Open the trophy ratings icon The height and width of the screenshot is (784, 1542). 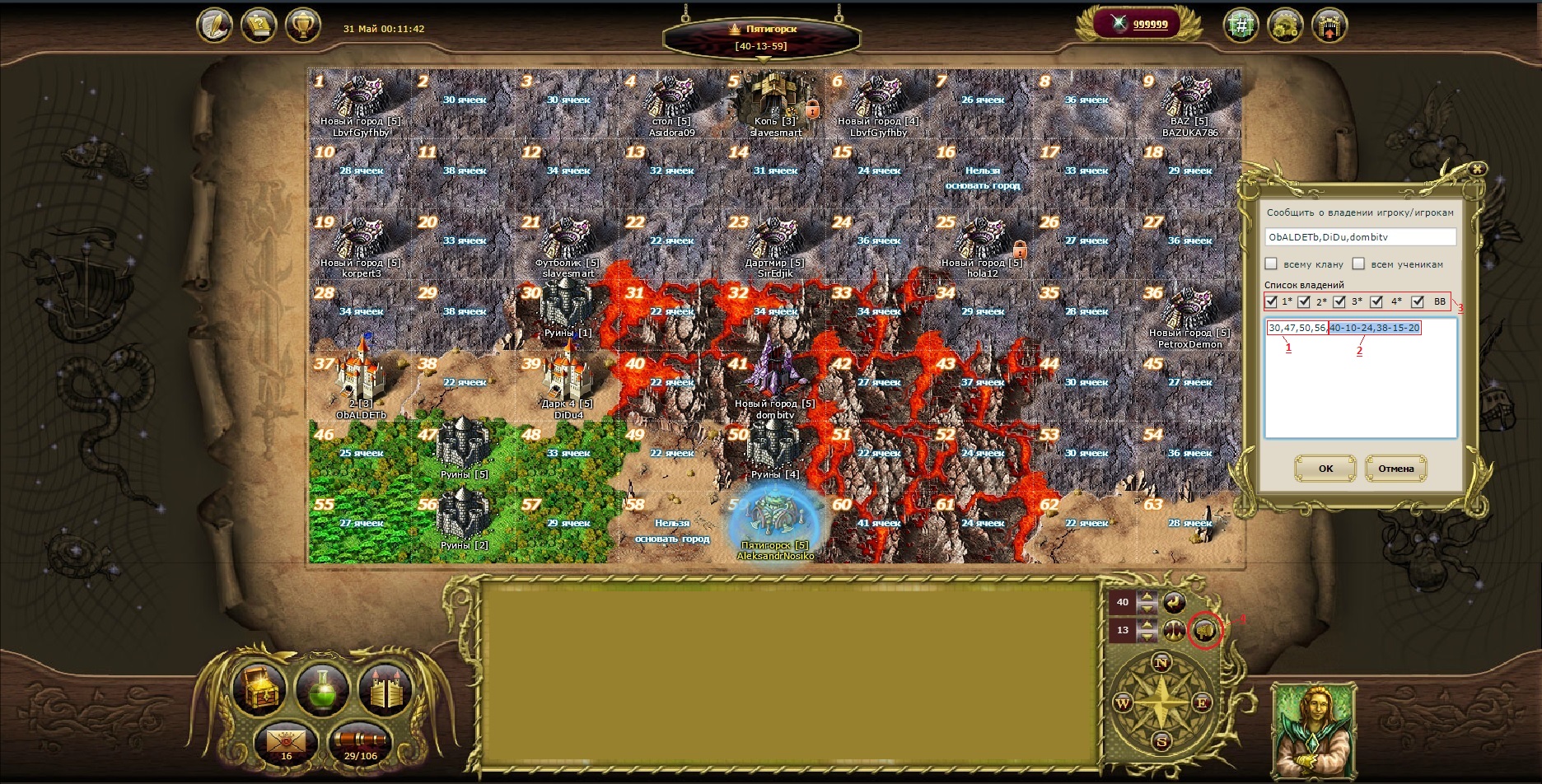point(302,26)
